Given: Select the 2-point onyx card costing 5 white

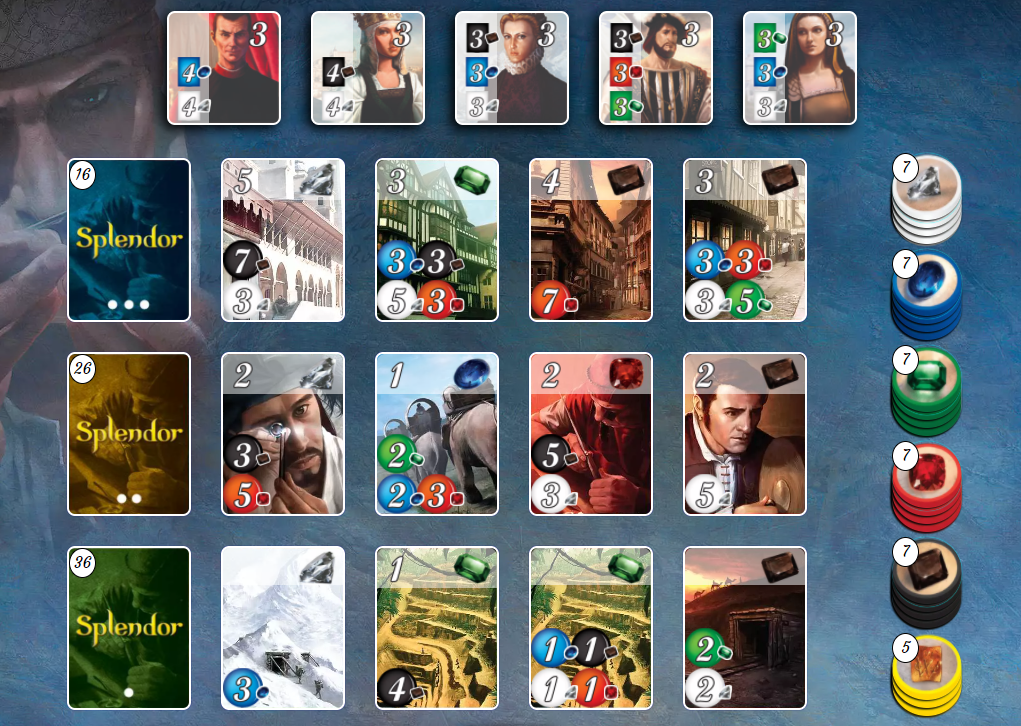Looking at the screenshot, I should click(x=745, y=434).
